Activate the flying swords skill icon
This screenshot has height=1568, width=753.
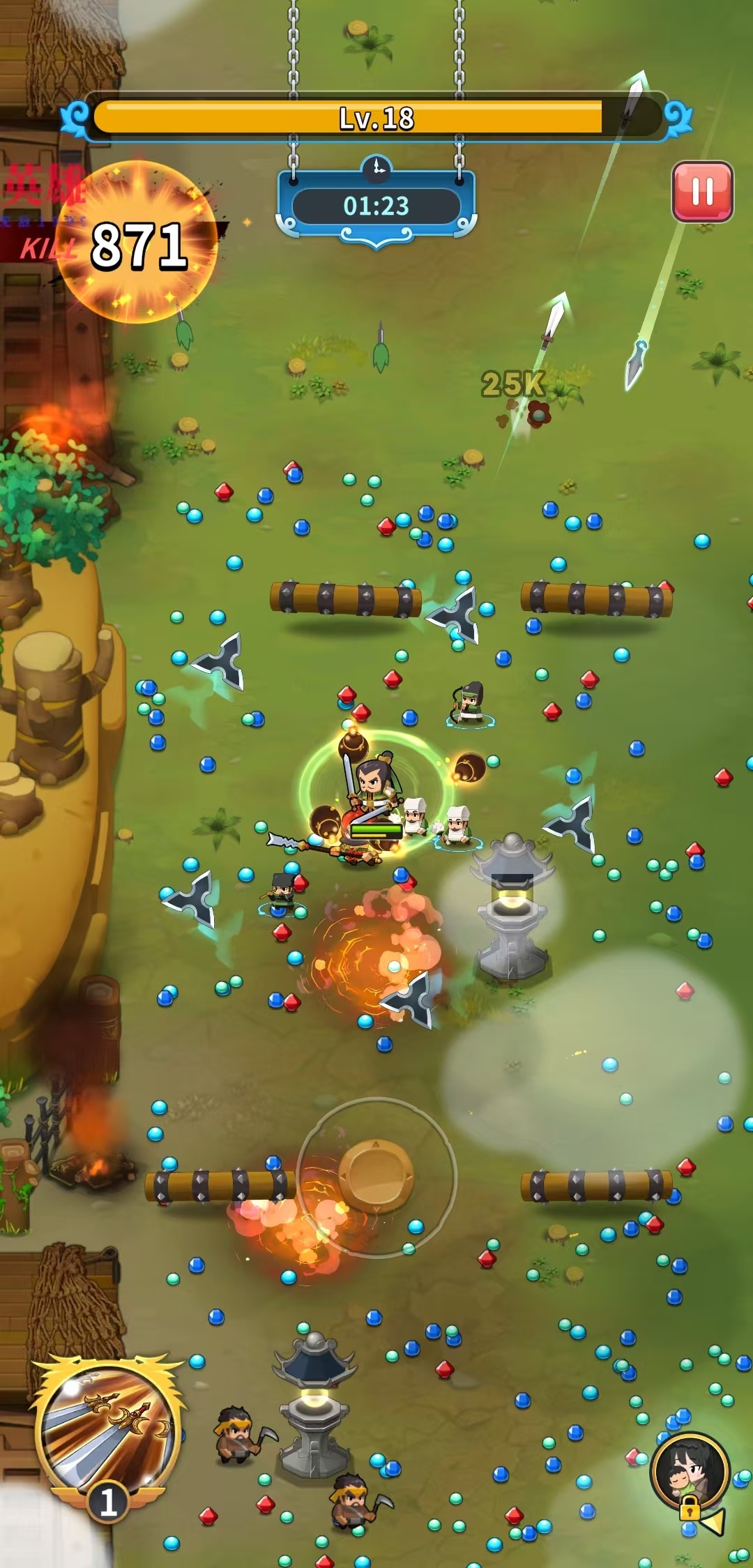point(108,1426)
